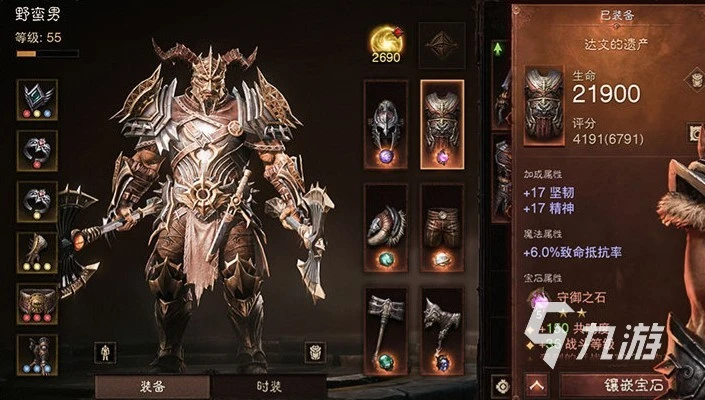Collapse the item panel with up-arrow button

click(537, 383)
